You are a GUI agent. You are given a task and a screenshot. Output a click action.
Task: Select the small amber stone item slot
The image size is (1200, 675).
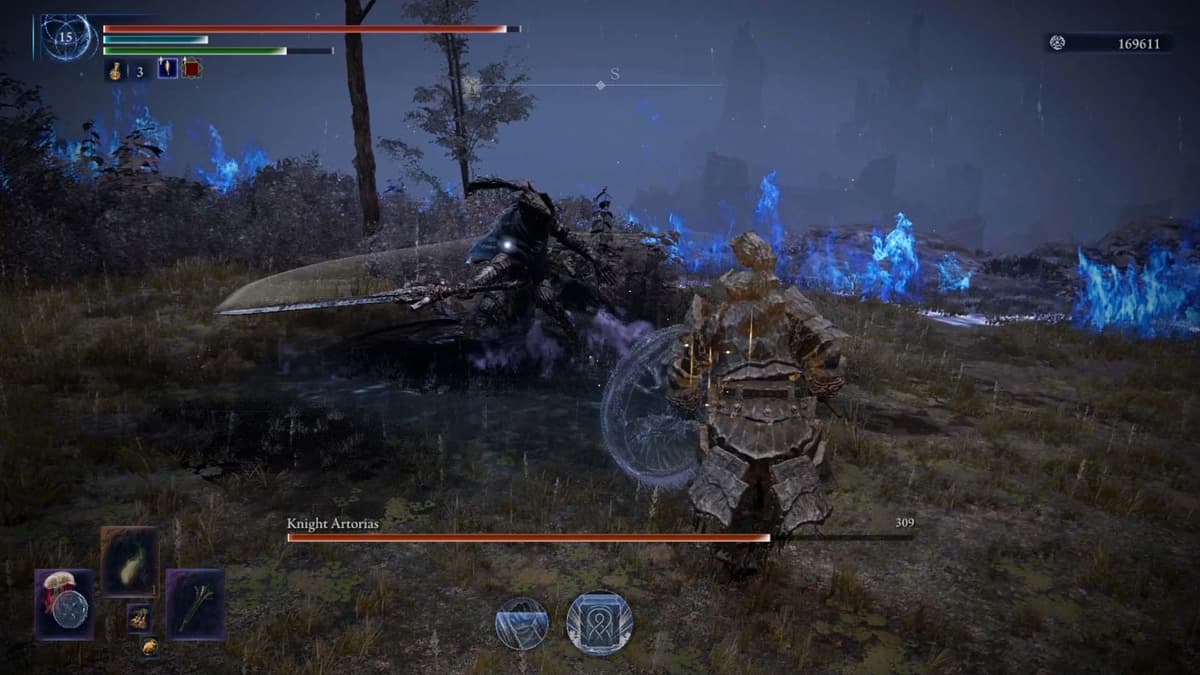149,646
